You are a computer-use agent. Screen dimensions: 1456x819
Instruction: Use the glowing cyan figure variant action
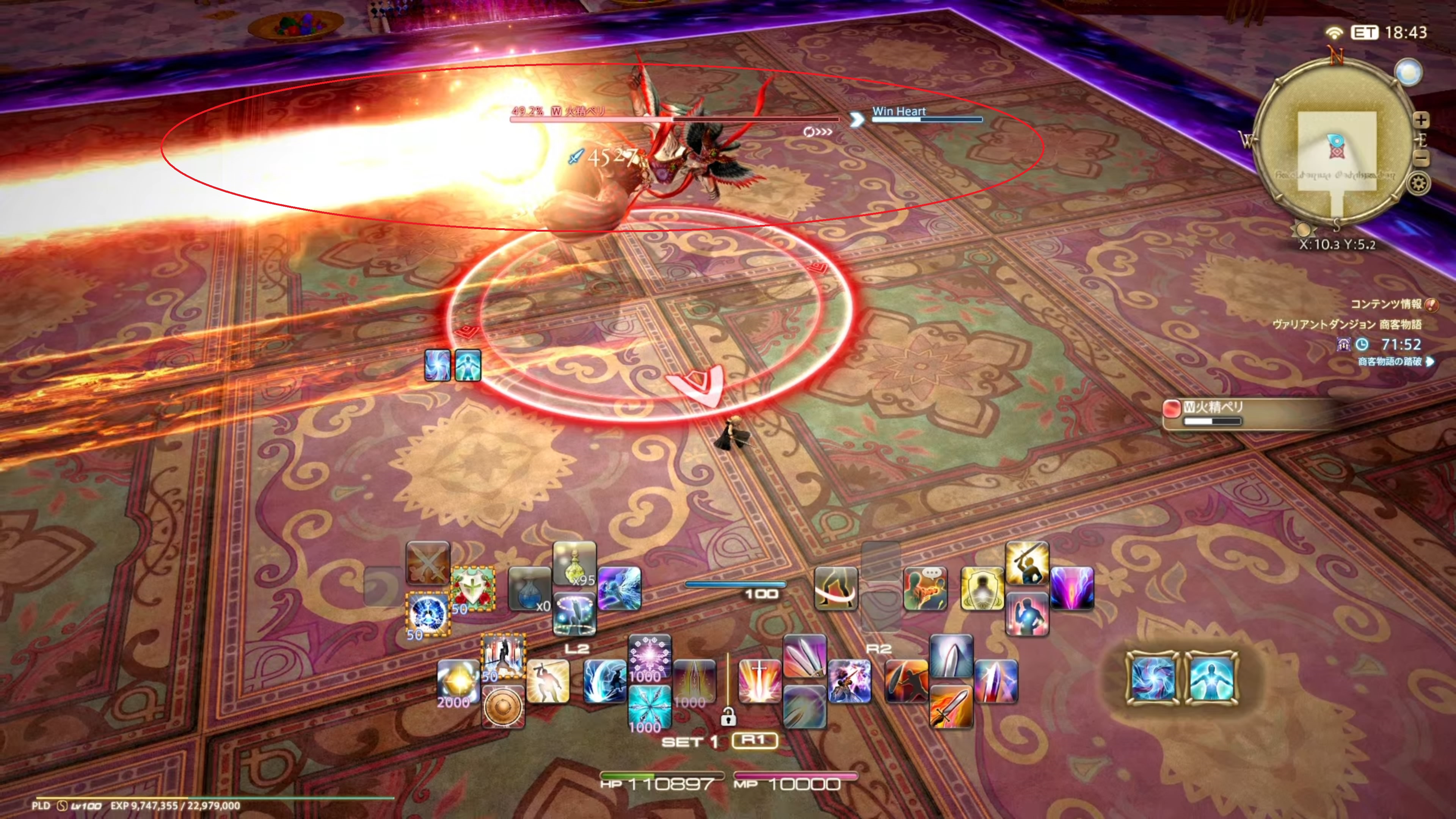coord(1211,678)
